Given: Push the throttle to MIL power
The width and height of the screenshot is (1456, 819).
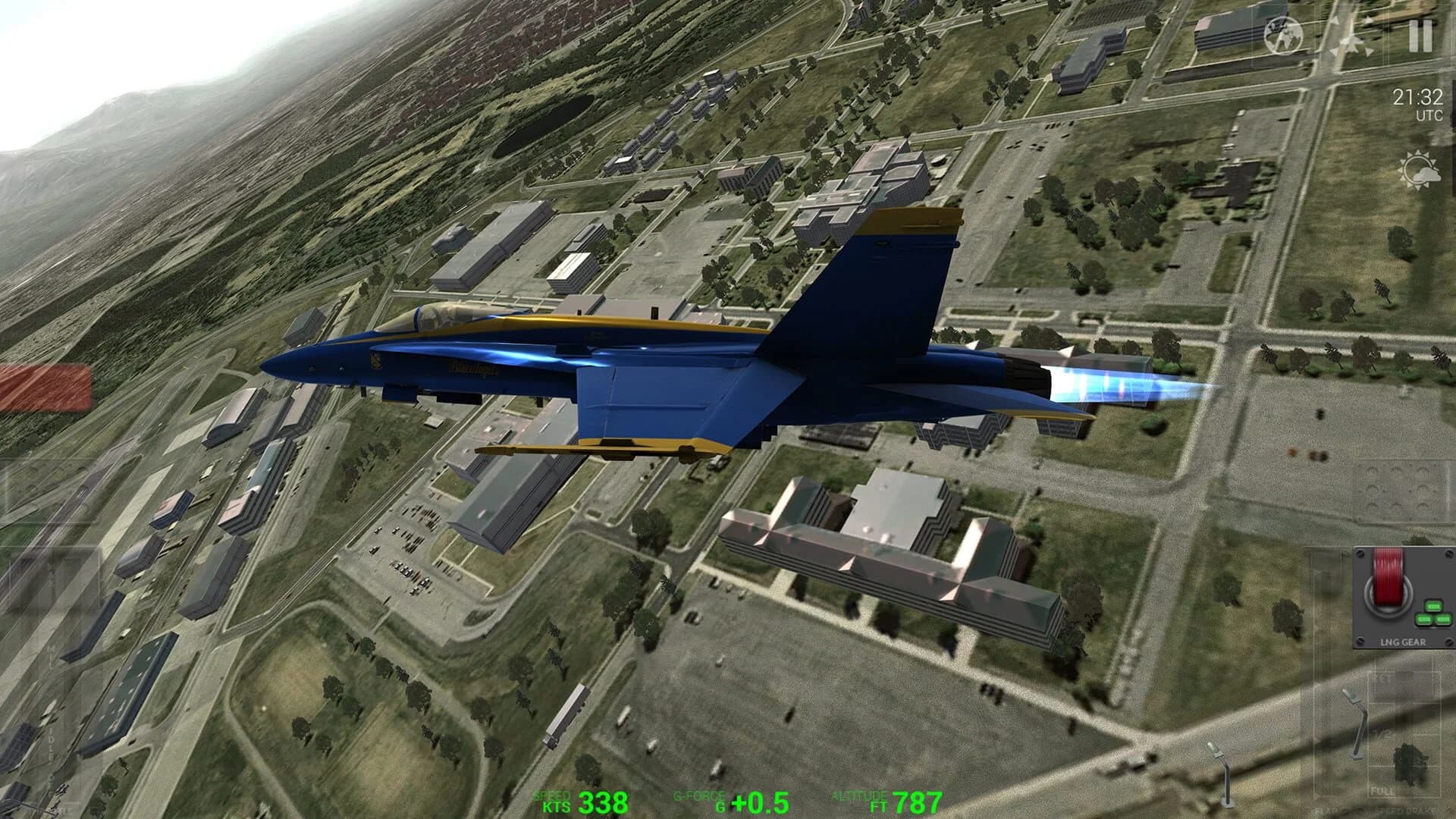Looking at the screenshot, I should [x=50, y=652].
